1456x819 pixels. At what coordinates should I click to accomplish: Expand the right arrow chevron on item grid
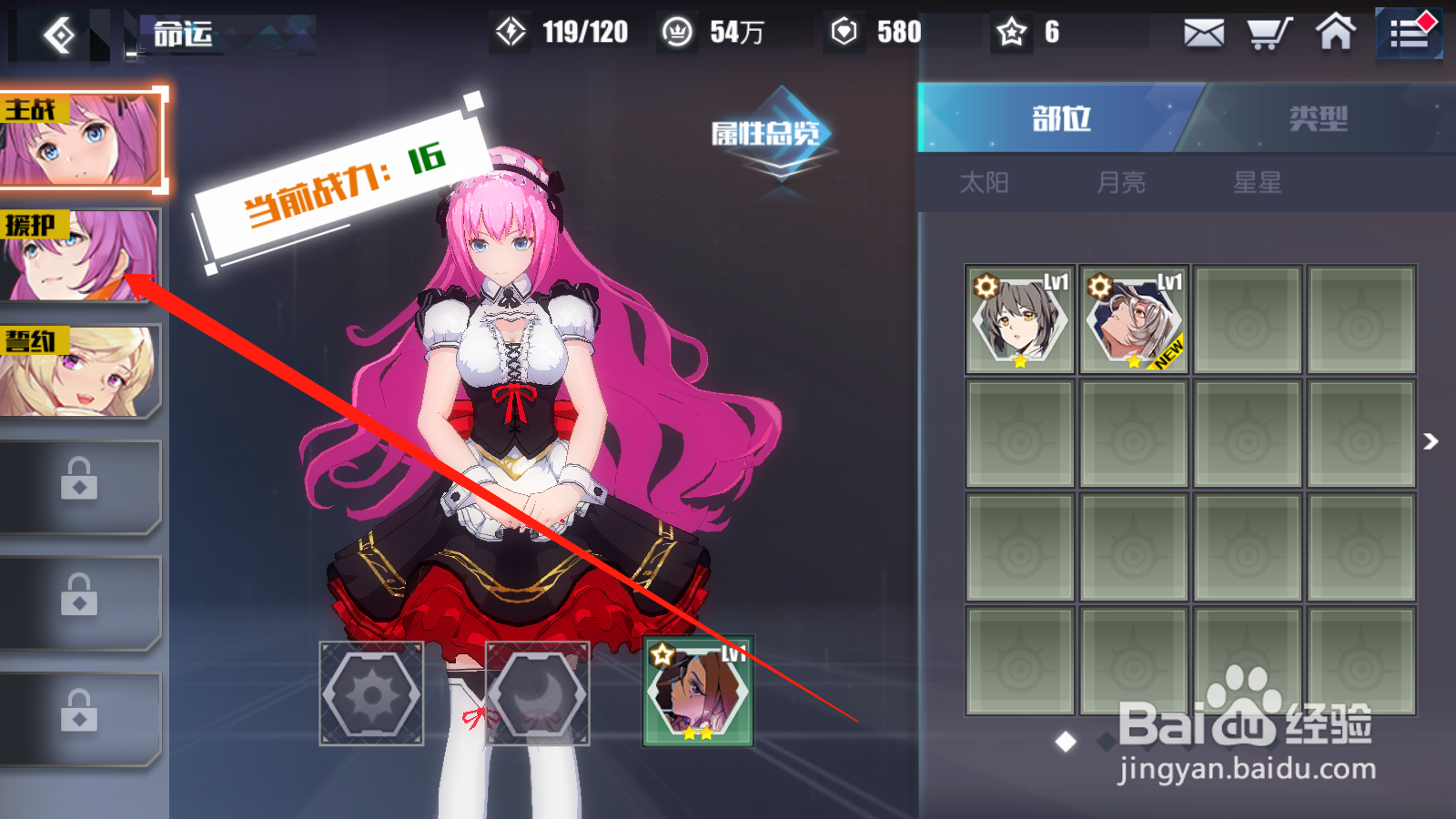coord(1430,443)
